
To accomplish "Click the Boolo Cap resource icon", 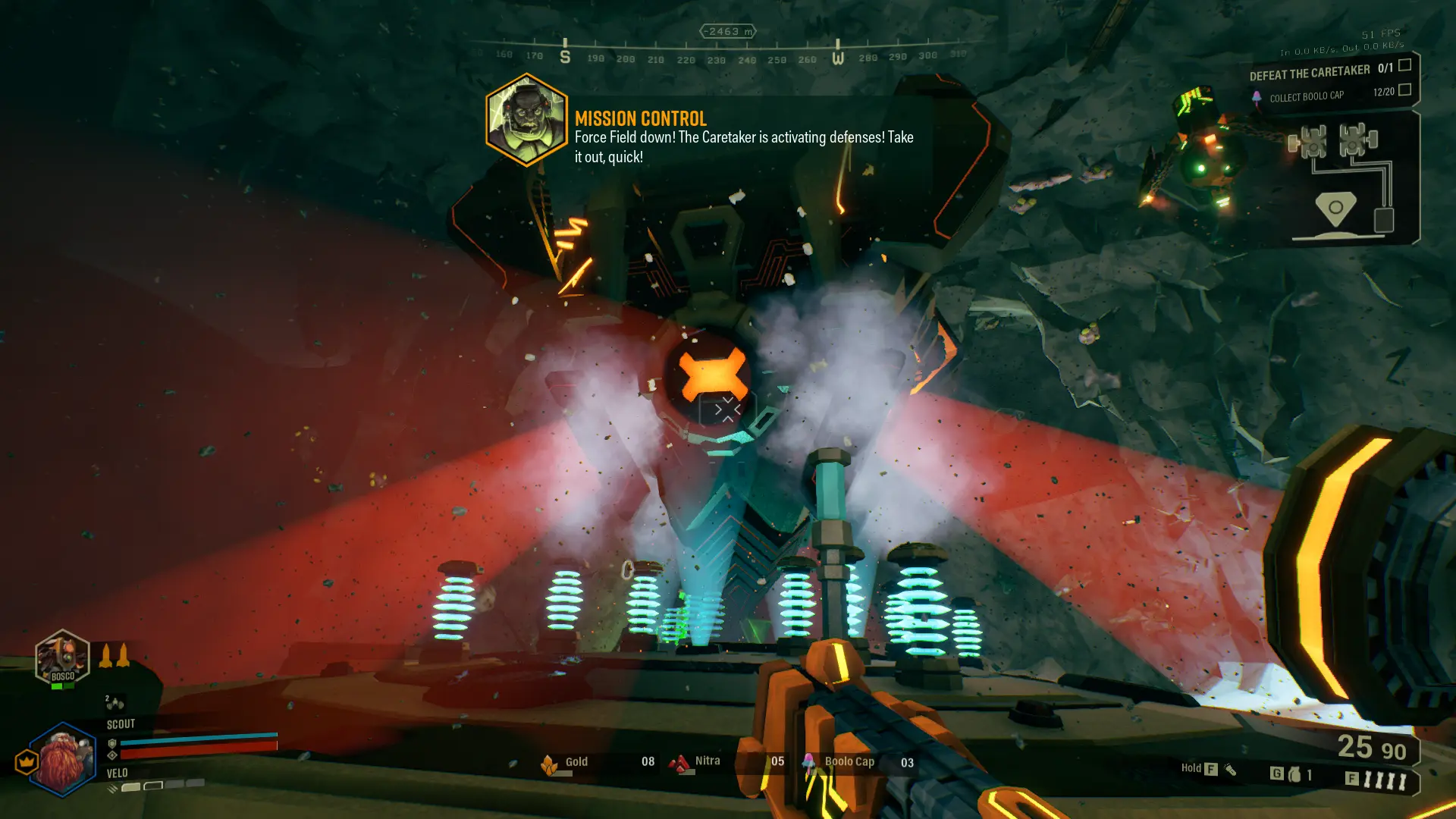I will click(809, 763).
